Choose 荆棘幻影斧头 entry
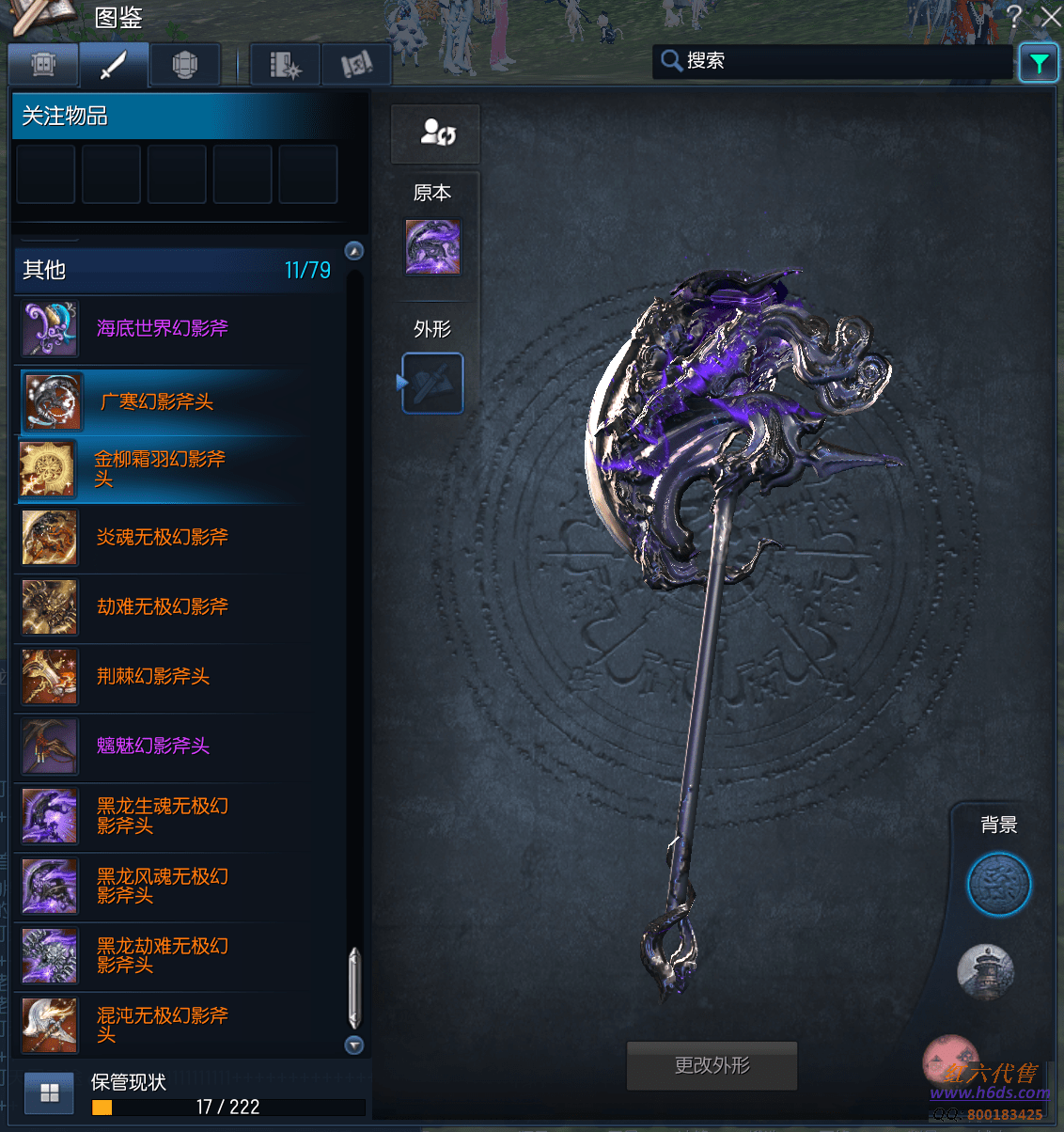This screenshot has height=1132, width=1064. pos(153,677)
